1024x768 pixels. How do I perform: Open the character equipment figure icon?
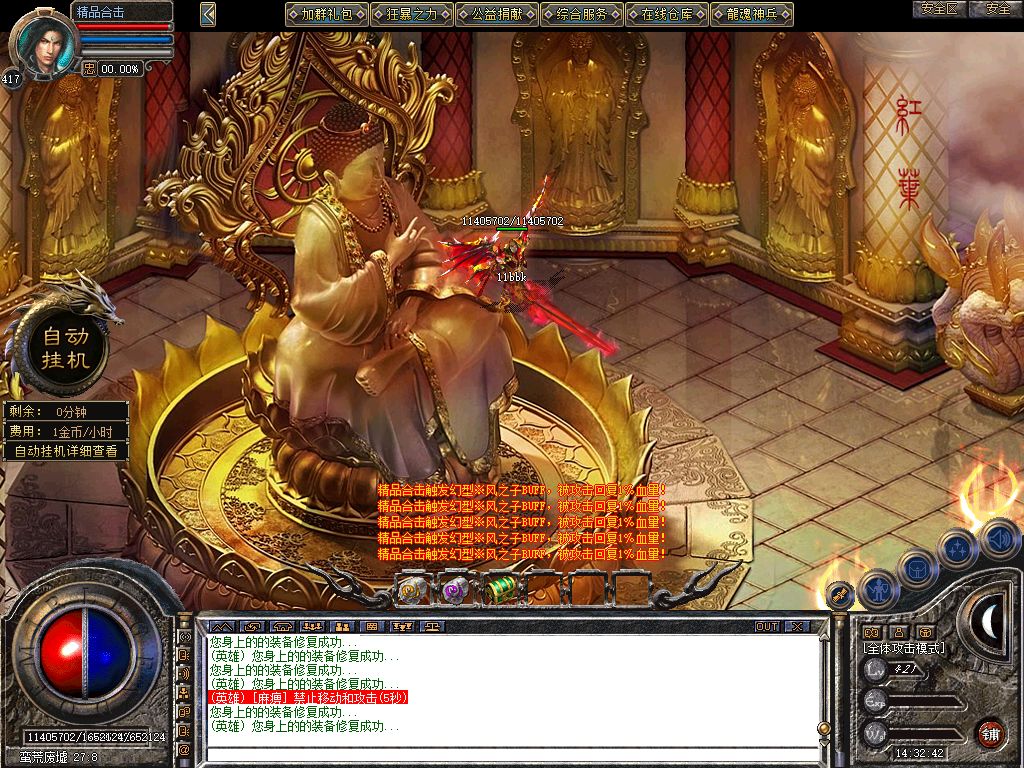(879, 589)
